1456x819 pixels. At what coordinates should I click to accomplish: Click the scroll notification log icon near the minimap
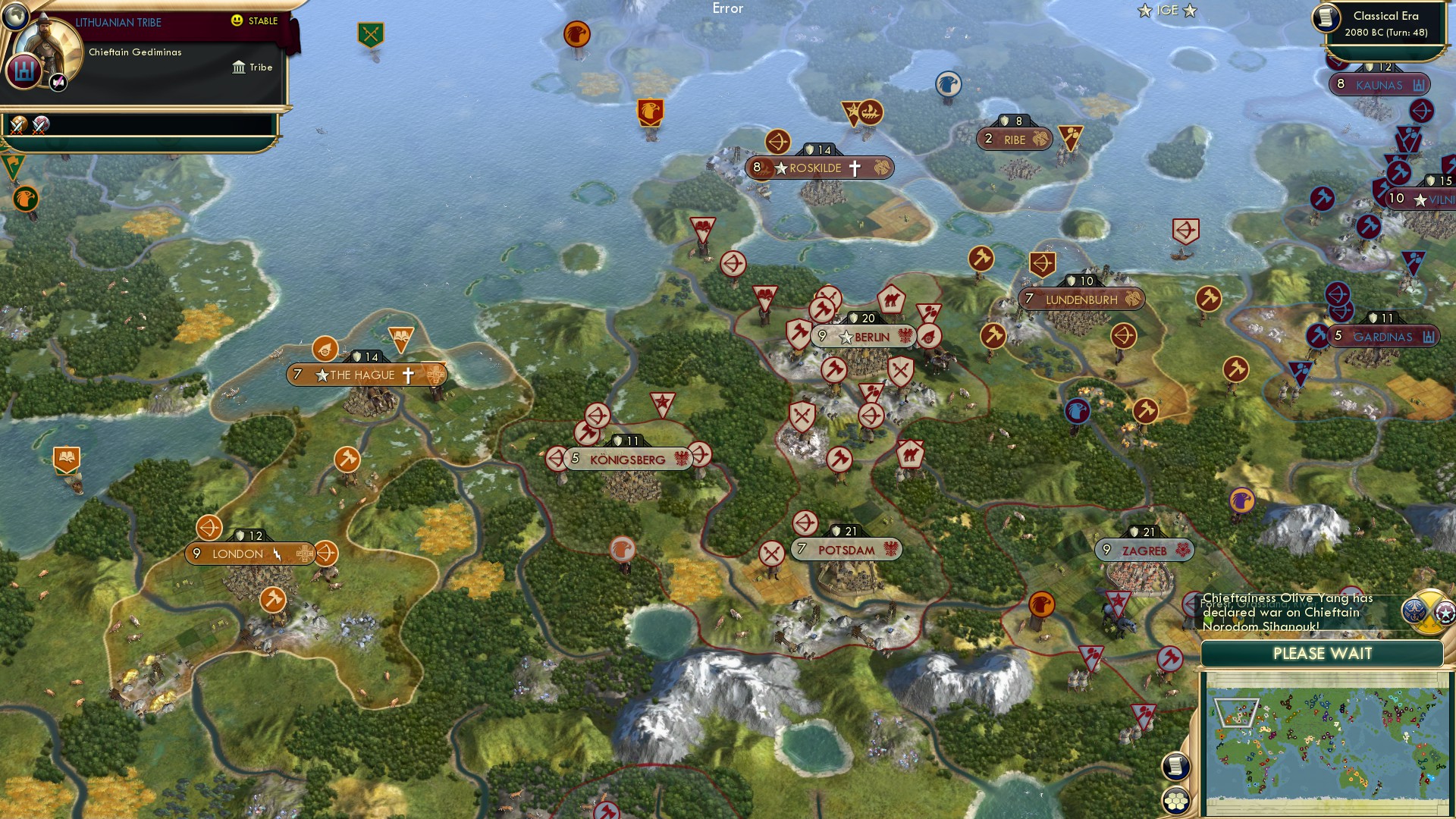[x=1175, y=767]
